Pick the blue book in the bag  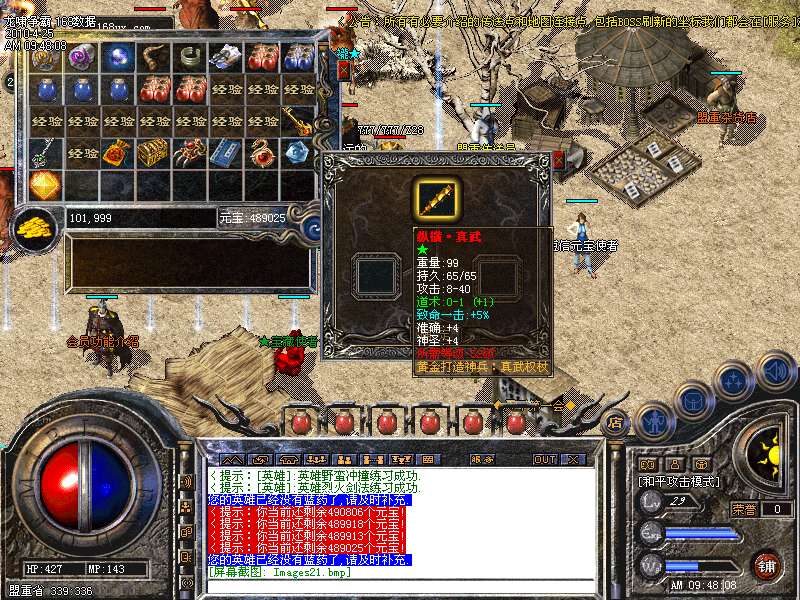tap(225, 152)
